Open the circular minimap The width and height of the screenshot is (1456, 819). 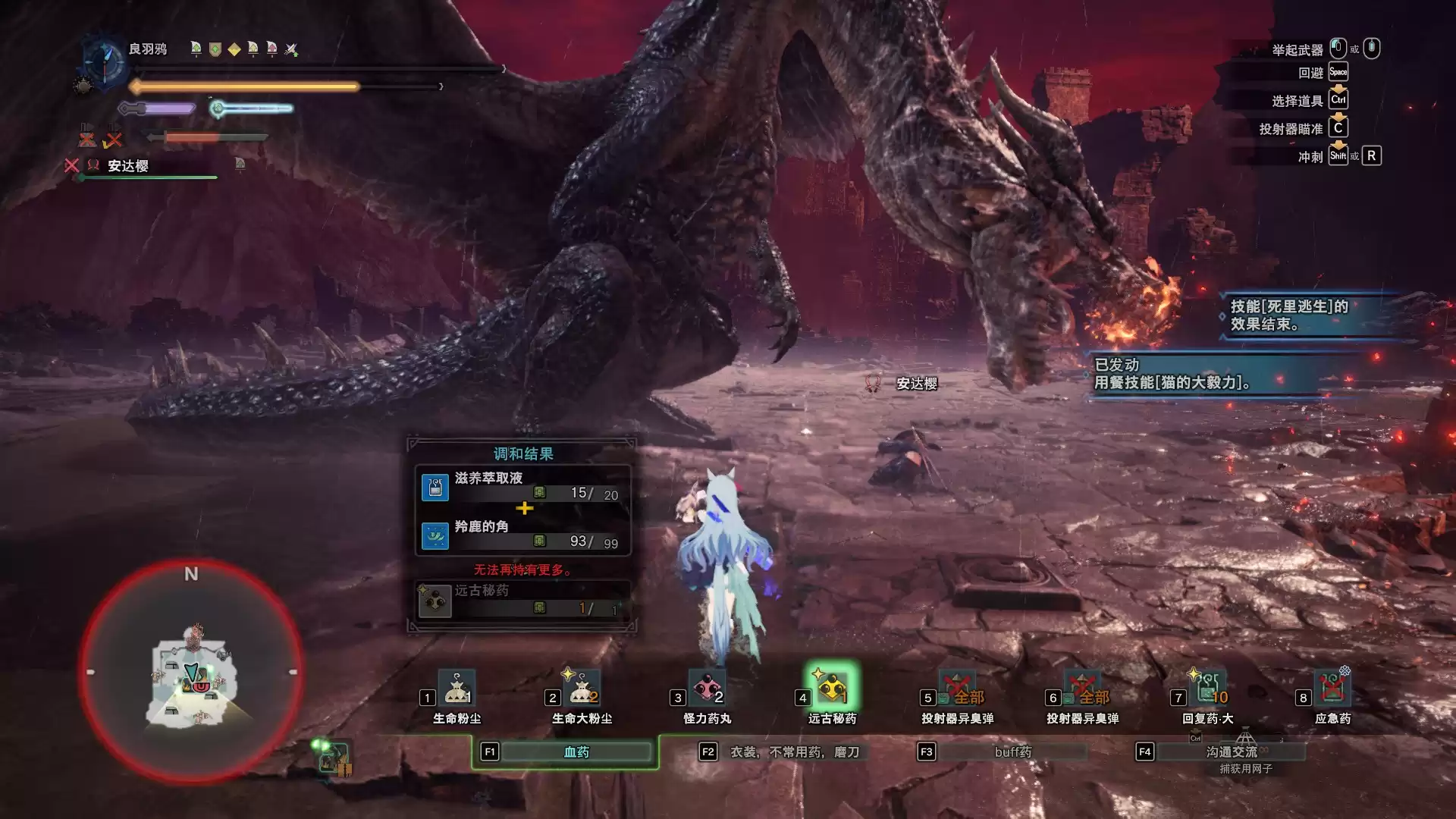coord(191,672)
